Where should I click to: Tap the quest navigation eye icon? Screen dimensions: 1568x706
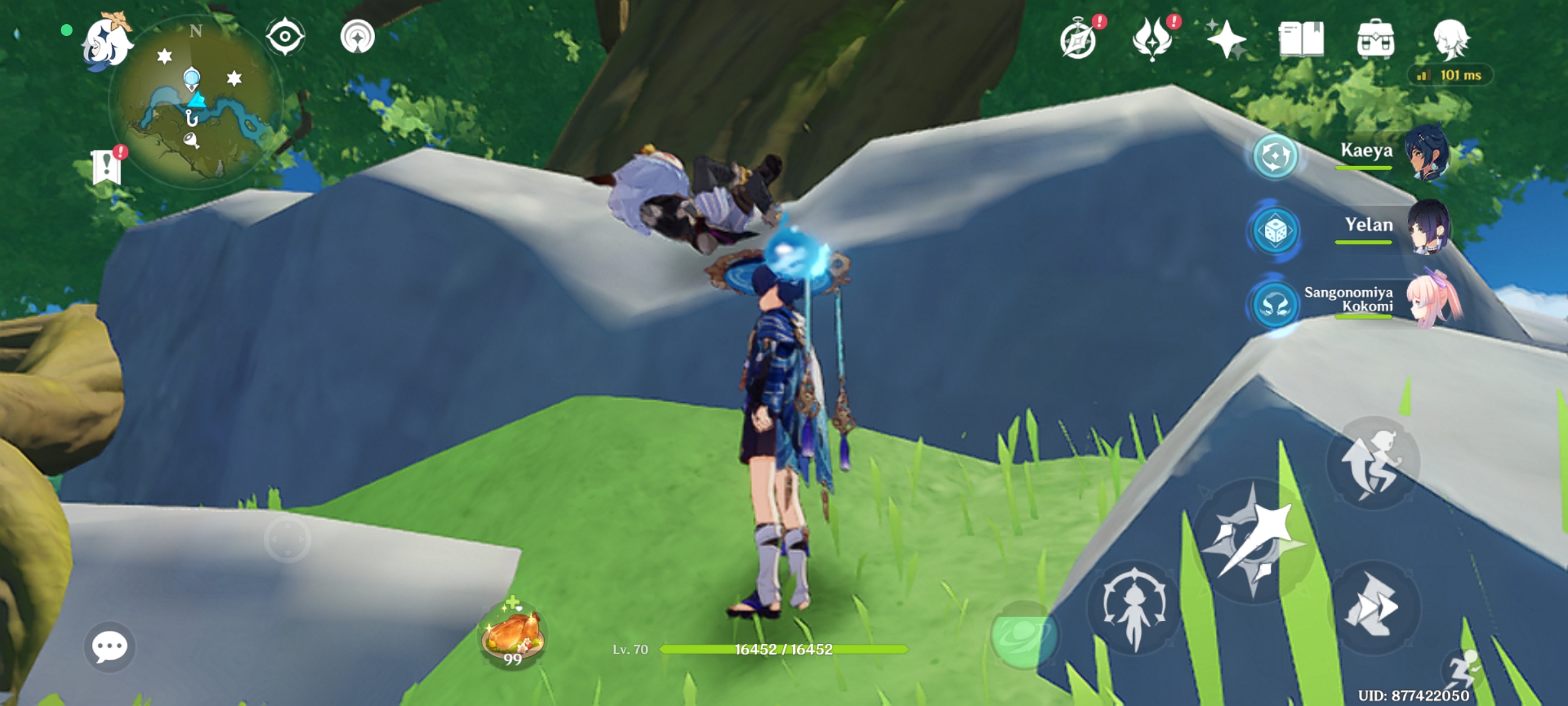pos(286,36)
